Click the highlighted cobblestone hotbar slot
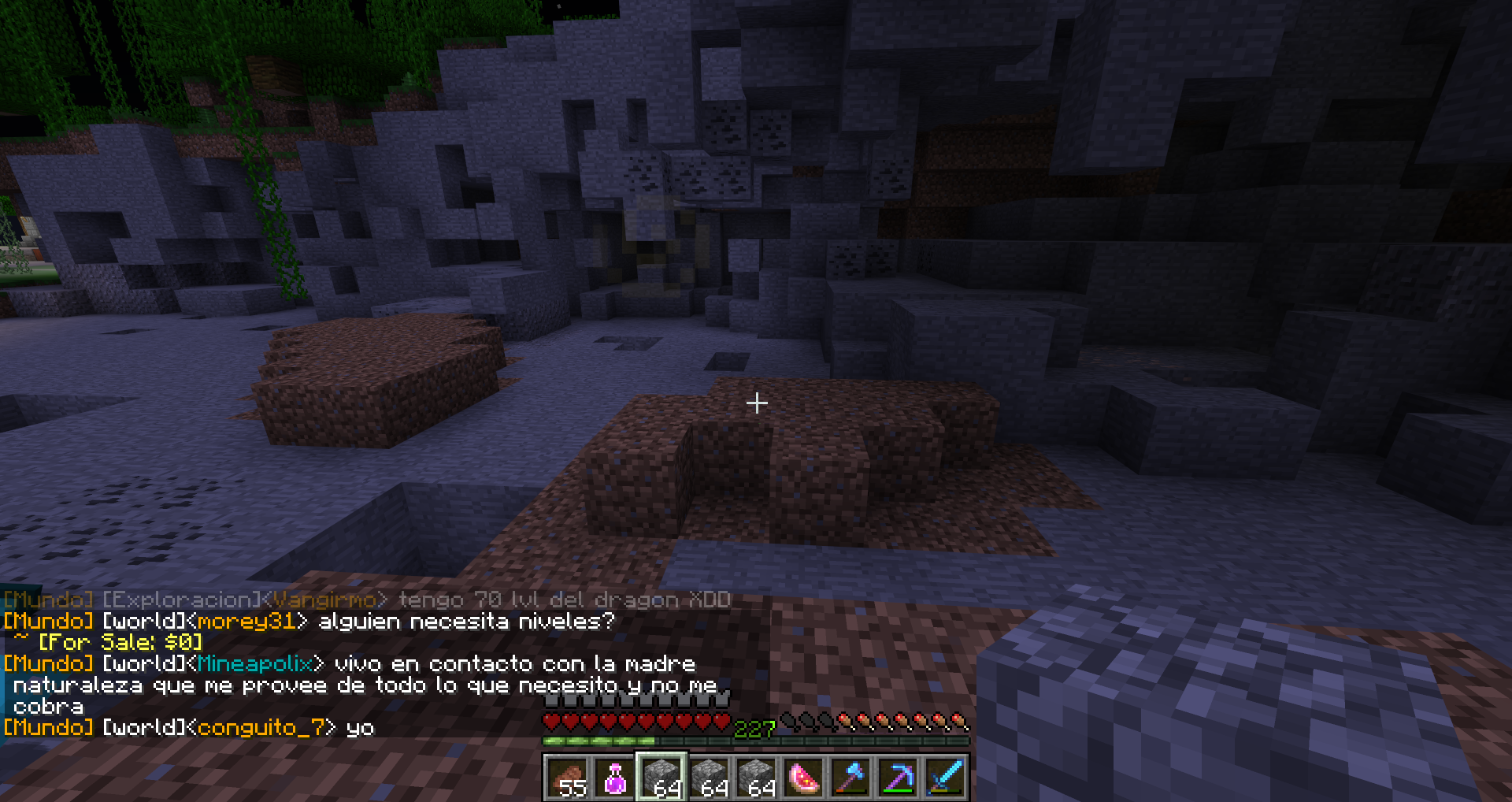The height and width of the screenshot is (802, 1512). click(x=661, y=778)
